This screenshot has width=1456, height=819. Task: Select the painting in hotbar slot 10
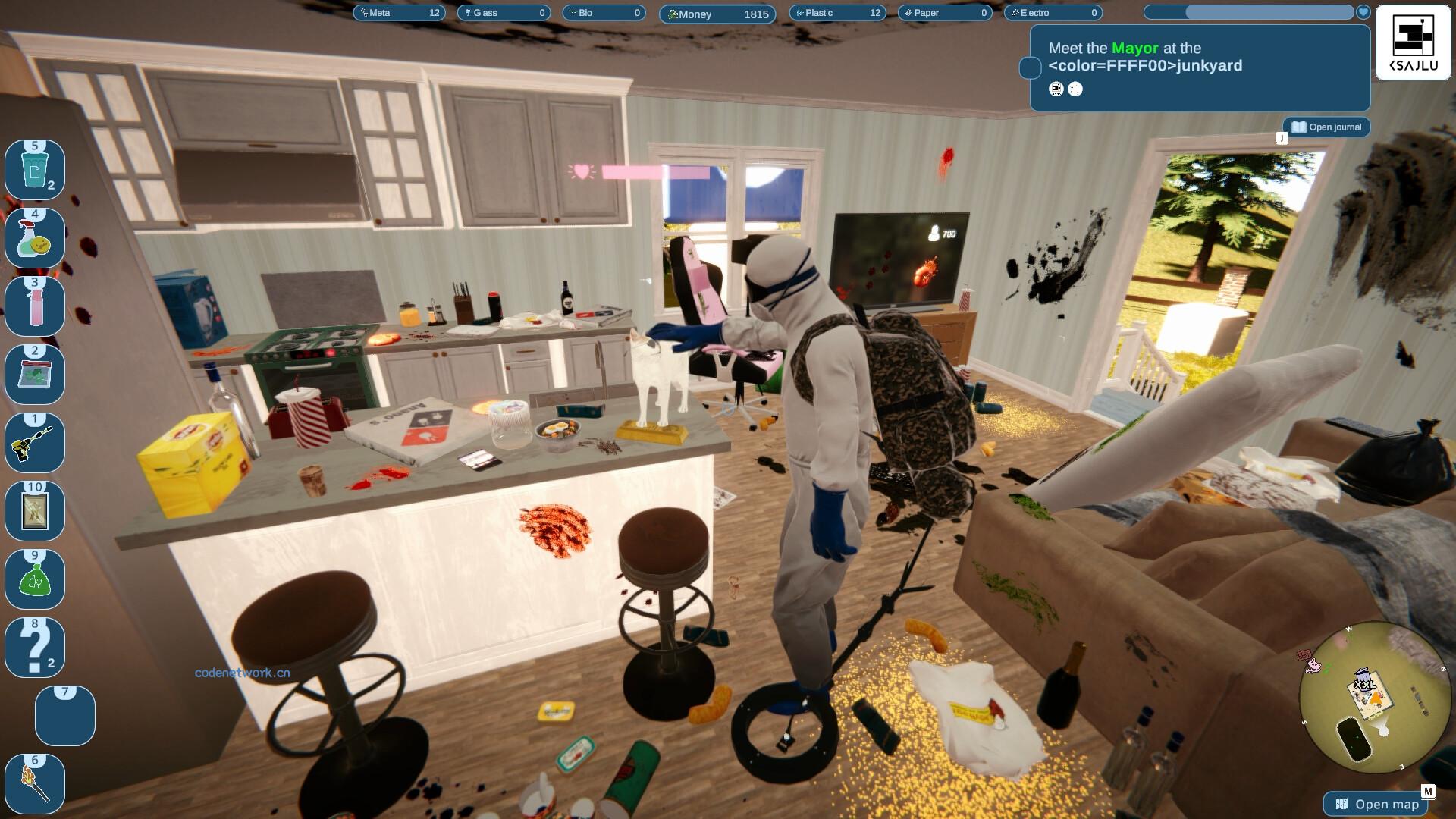(x=34, y=510)
